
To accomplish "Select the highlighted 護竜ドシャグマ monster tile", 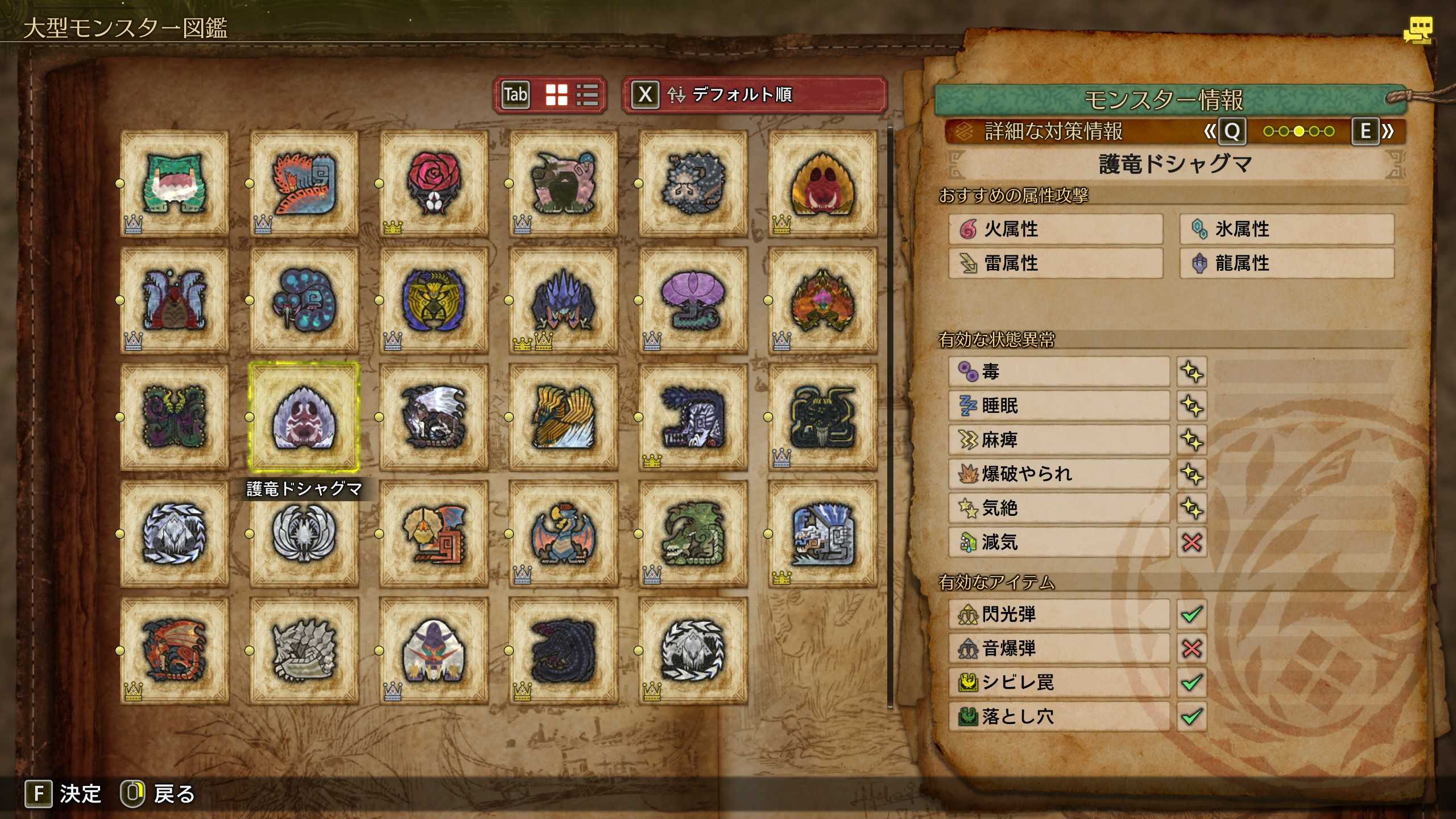I will click(x=304, y=417).
